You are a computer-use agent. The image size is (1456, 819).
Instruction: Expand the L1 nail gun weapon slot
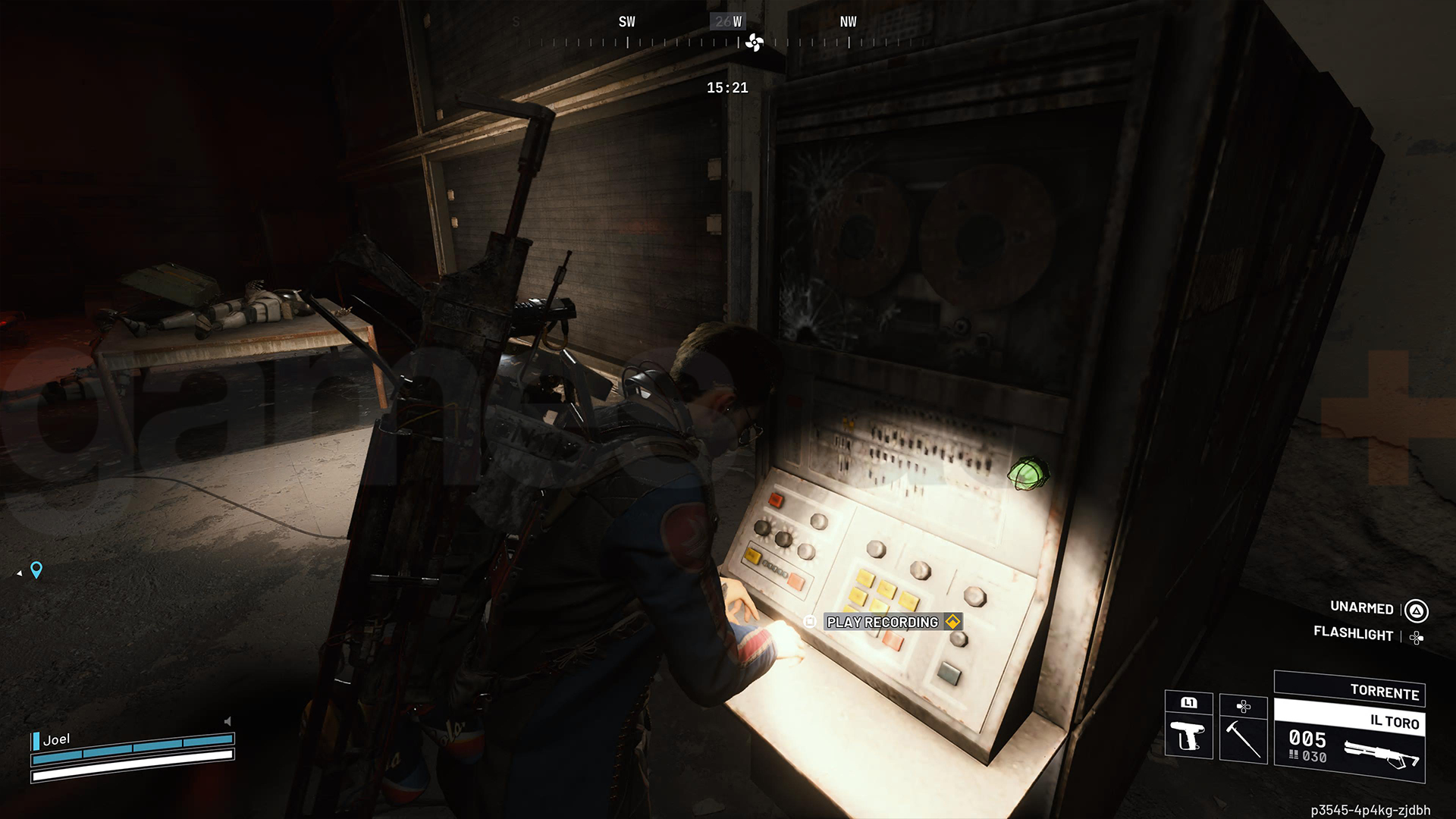click(1191, 704)
